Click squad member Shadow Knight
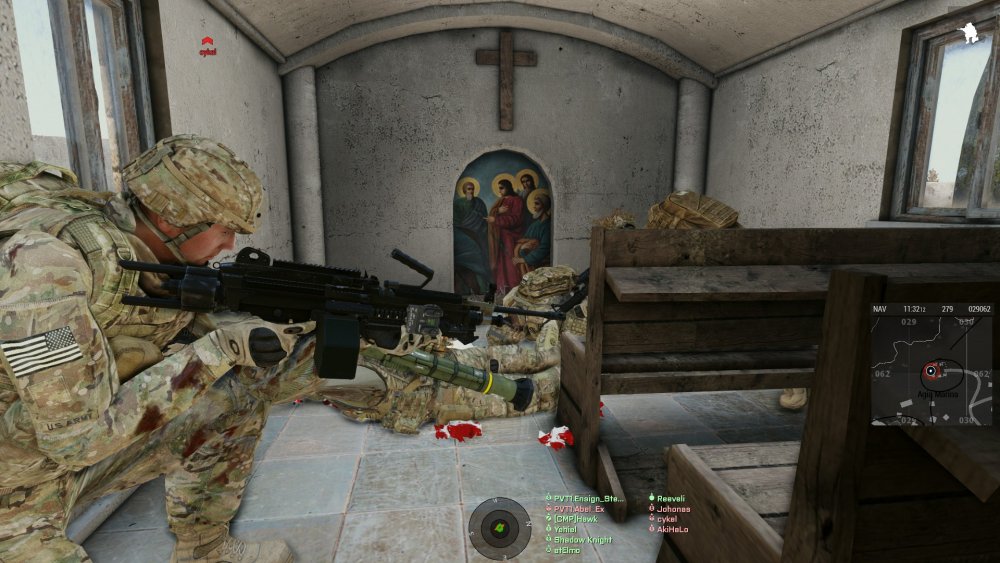This screenshot has height=563, width=1000. (582, 539)
